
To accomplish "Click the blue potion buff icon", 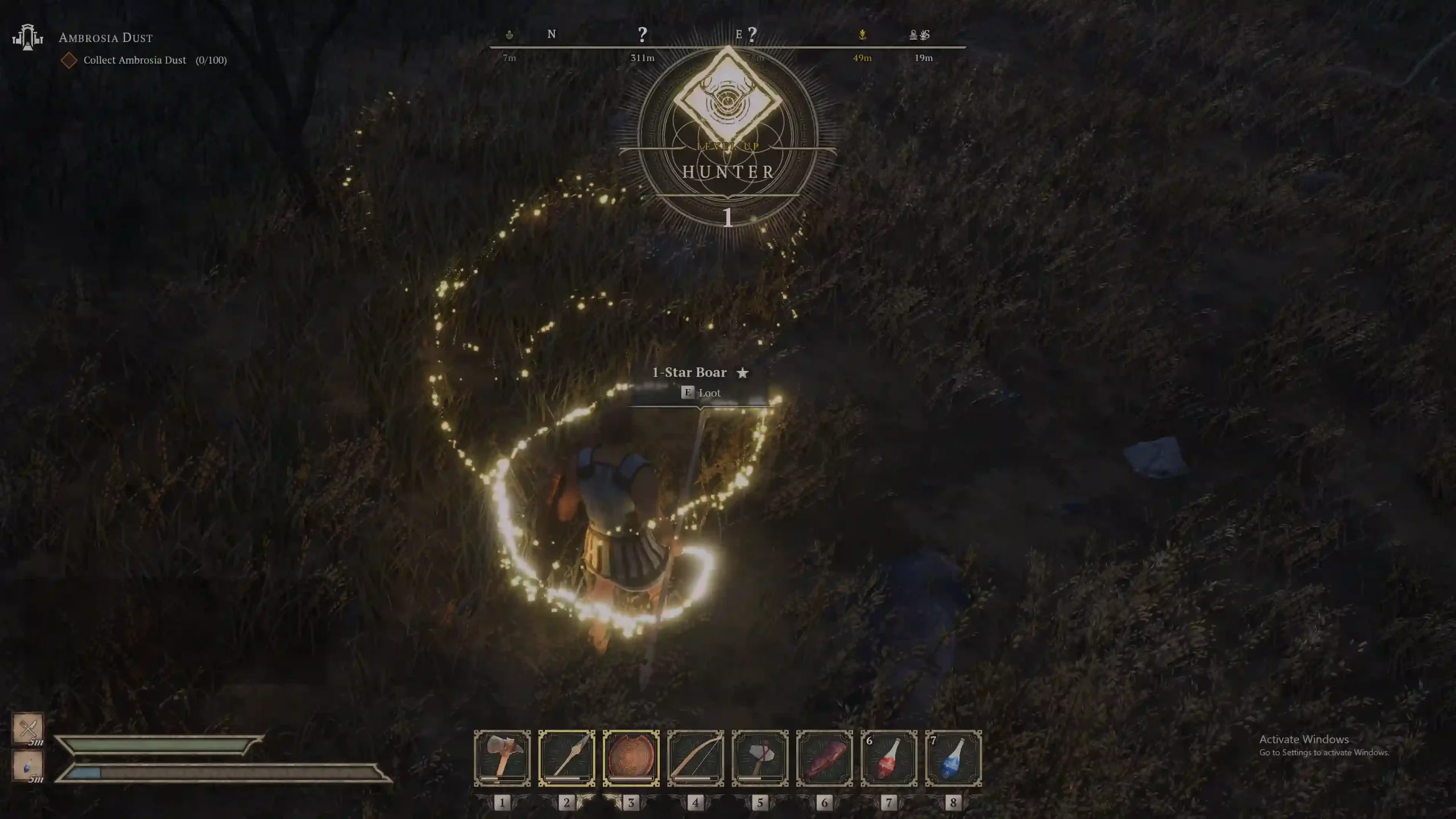I will [28, 766].
